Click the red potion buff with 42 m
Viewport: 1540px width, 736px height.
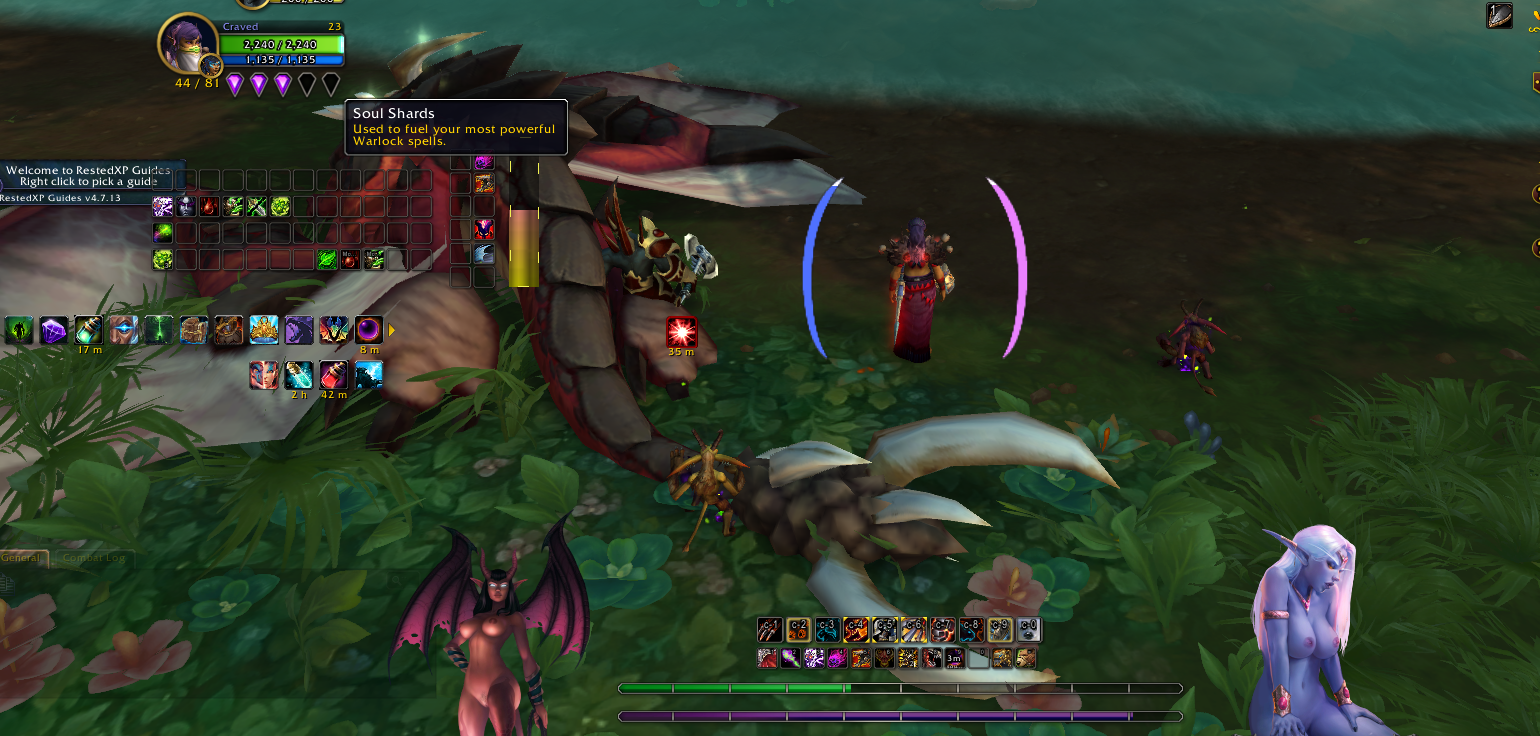pyautogui.click(x=333, y=376)
